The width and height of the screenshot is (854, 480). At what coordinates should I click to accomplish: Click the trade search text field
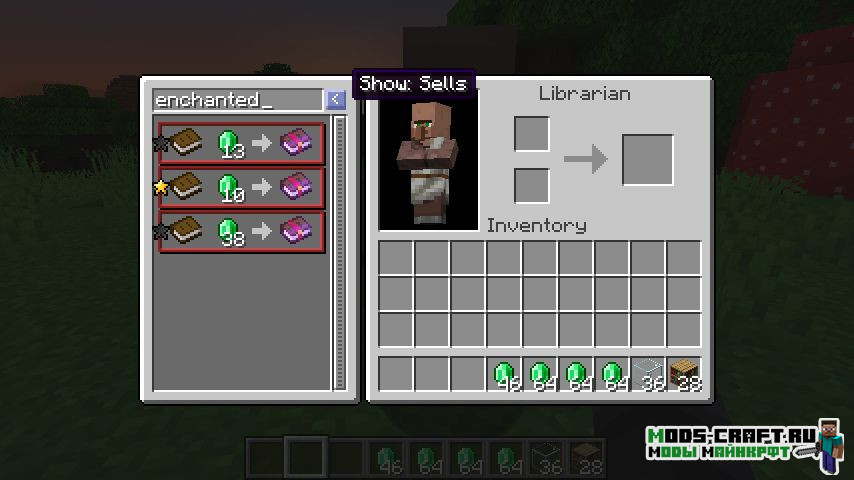pos(237,100)
